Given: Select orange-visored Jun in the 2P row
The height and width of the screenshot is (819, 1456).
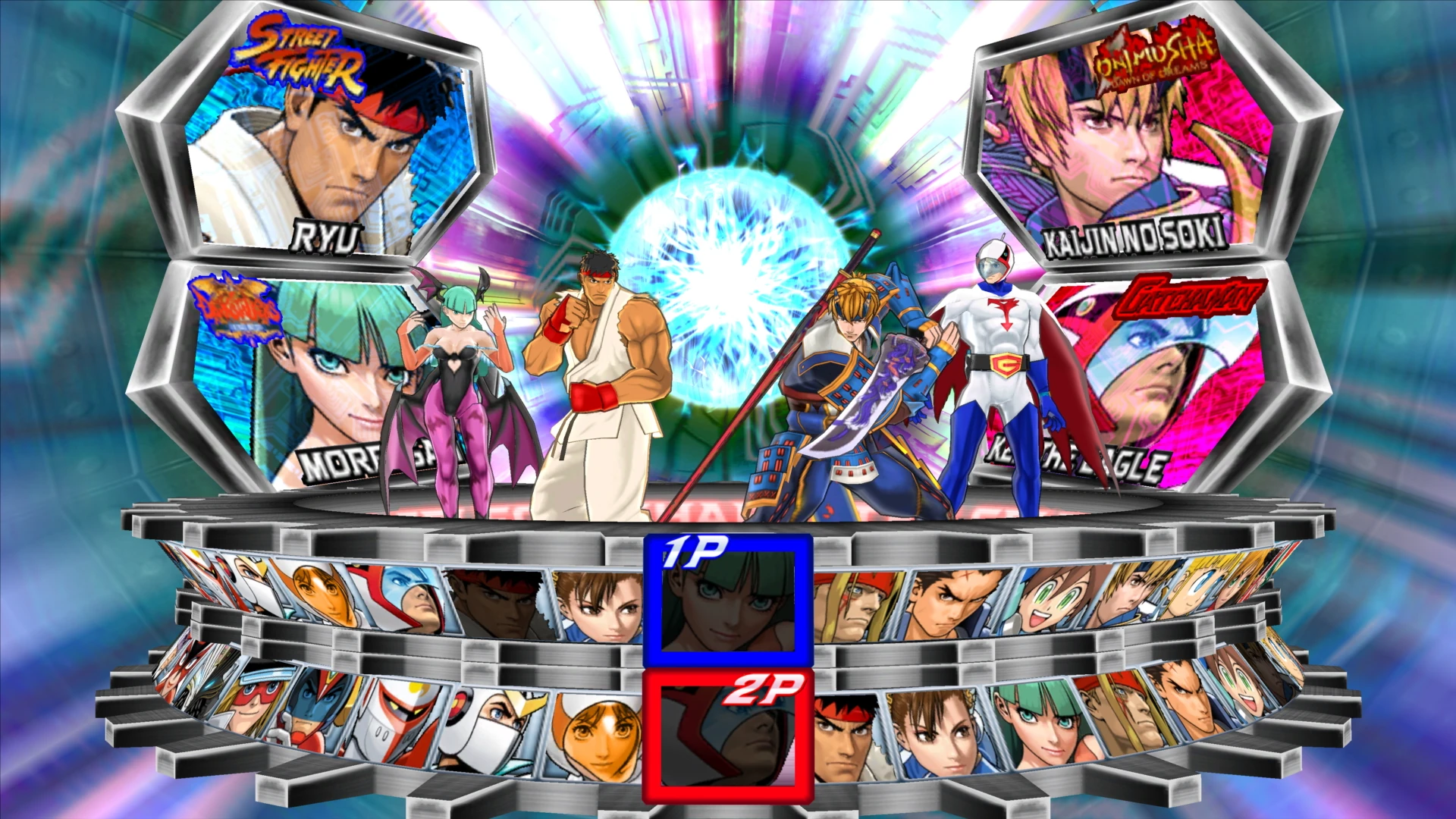Looking at the screenshot, I should 599,736.
